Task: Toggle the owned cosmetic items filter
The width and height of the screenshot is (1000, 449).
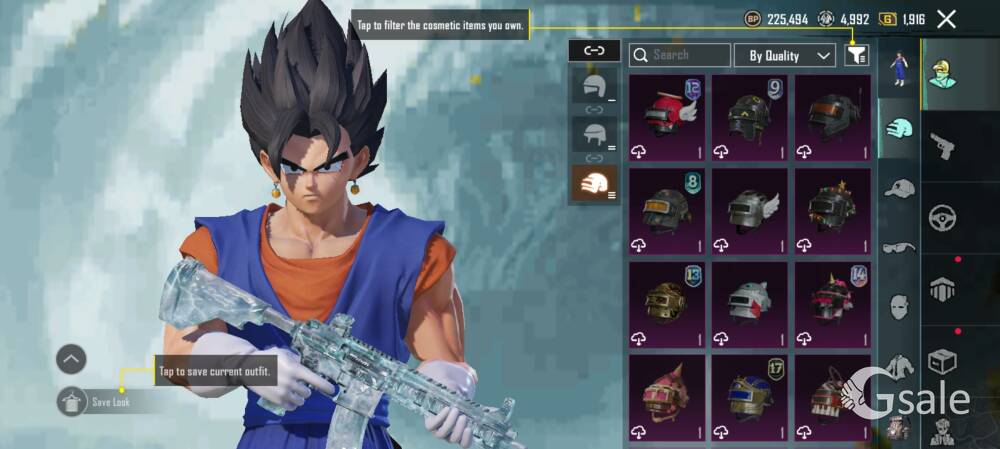Action: tap(856, 55)
